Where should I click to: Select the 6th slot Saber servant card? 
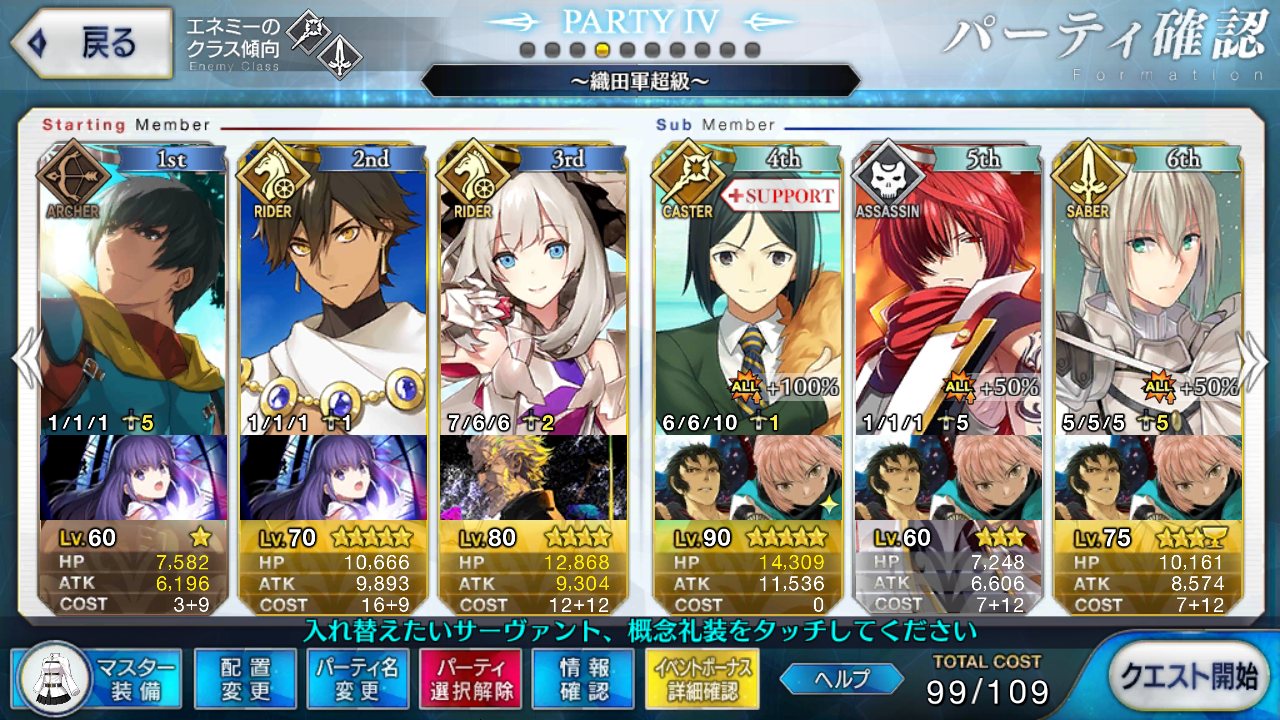[x=1147, y=290]
